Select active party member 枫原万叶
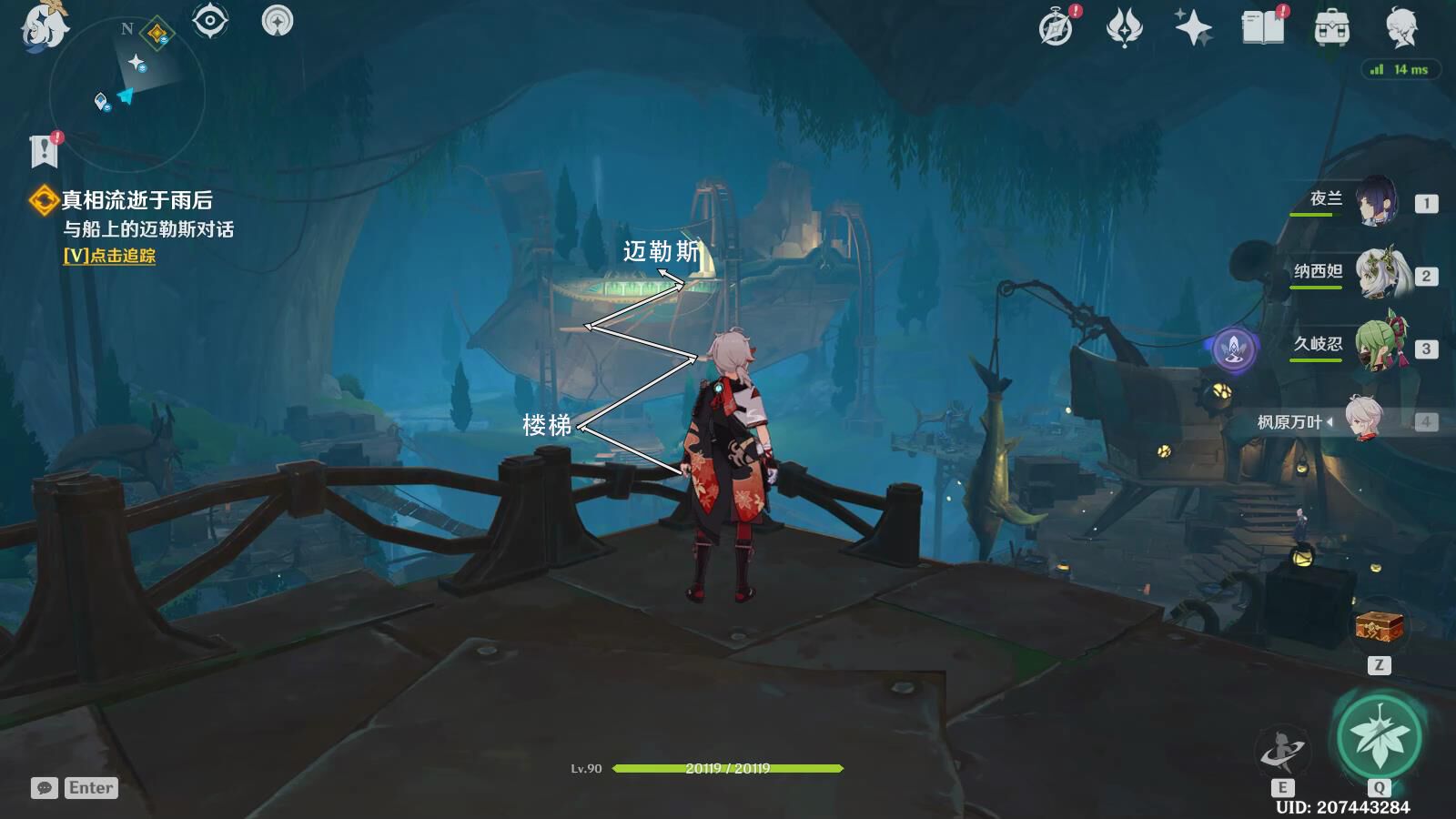Viewport: 1456px width, 819px height. [1363, 420]
